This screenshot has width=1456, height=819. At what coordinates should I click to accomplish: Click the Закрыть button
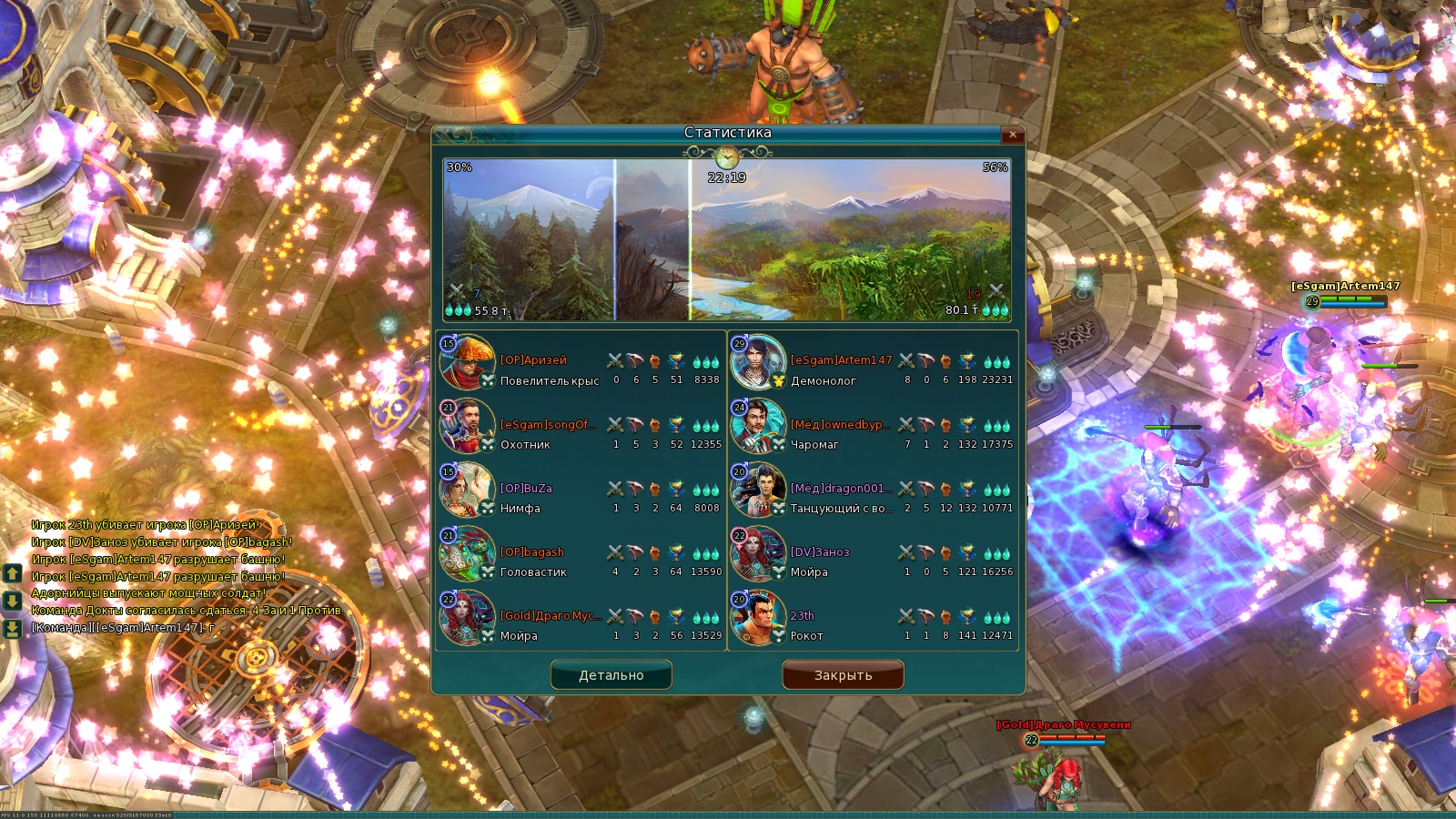coord(843,675)
